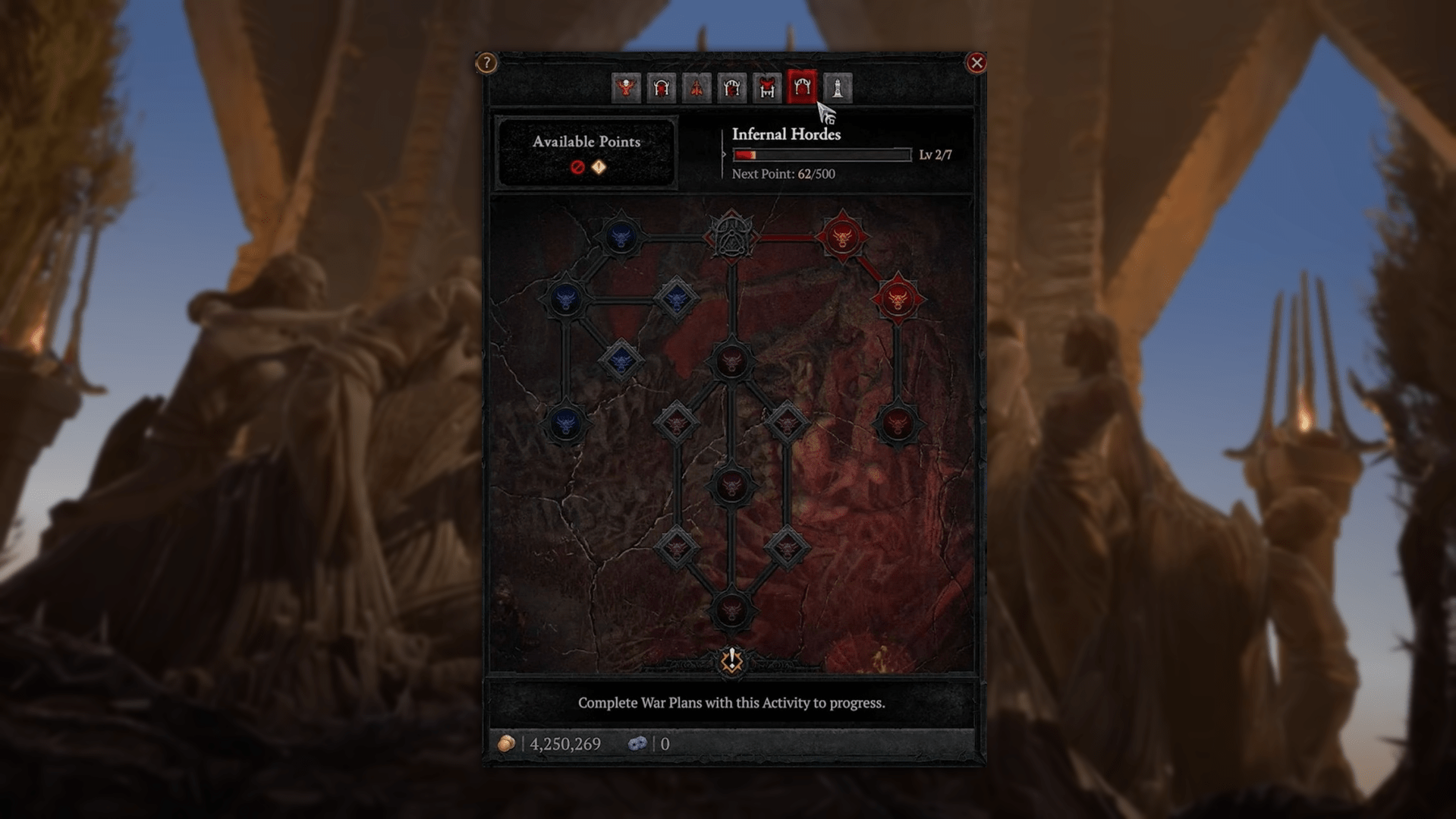Click the glowing diamond point icon under Available Points
This screenshot has width=1456, height=819.
point(598,167)
